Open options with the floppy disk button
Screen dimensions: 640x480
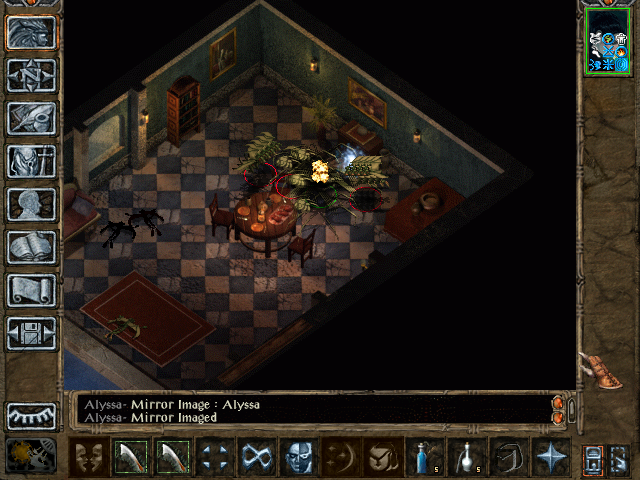click(x=31, y=333)
